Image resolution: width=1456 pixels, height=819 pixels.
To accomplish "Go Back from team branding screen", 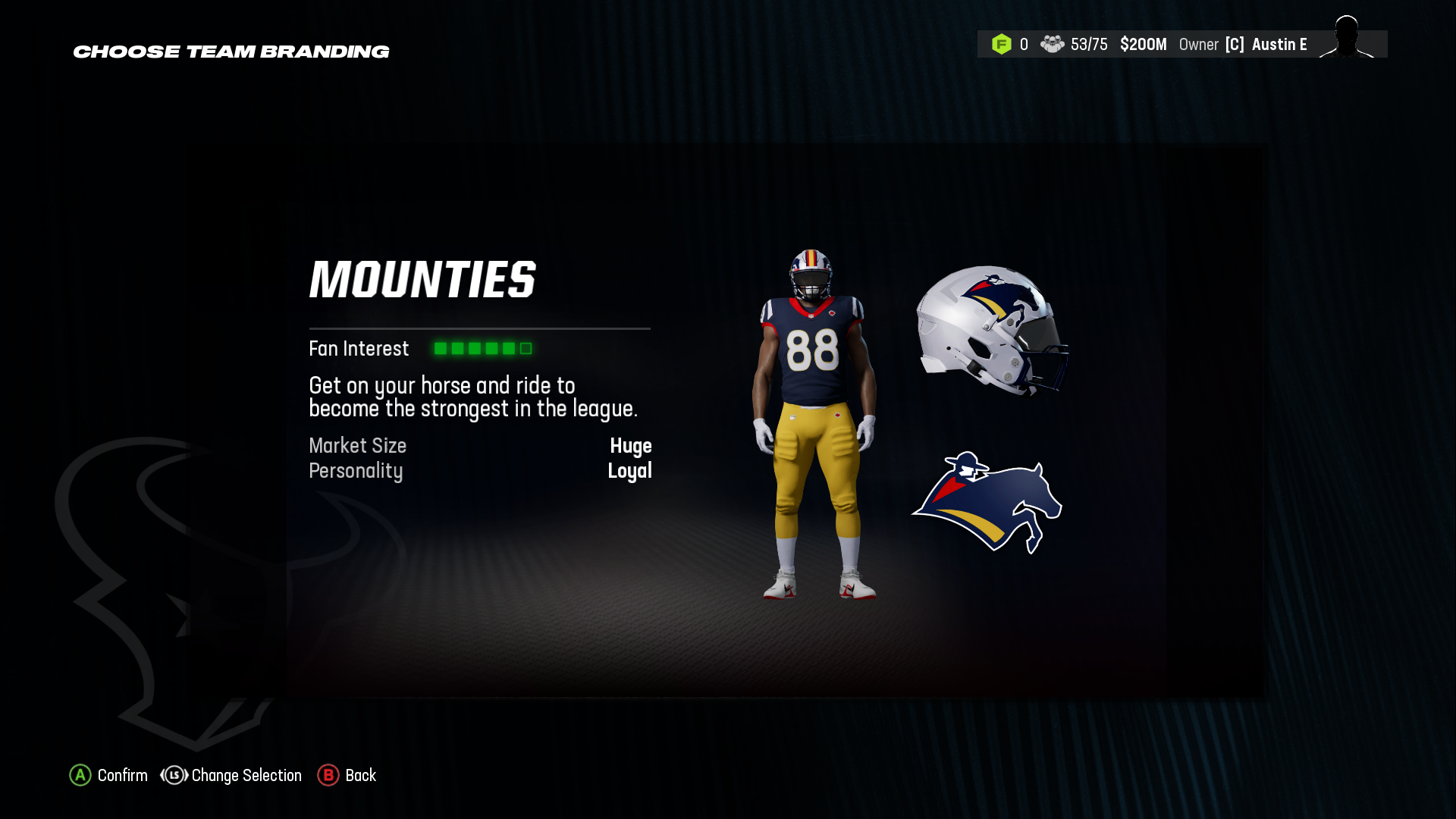I will pos(360,775).
